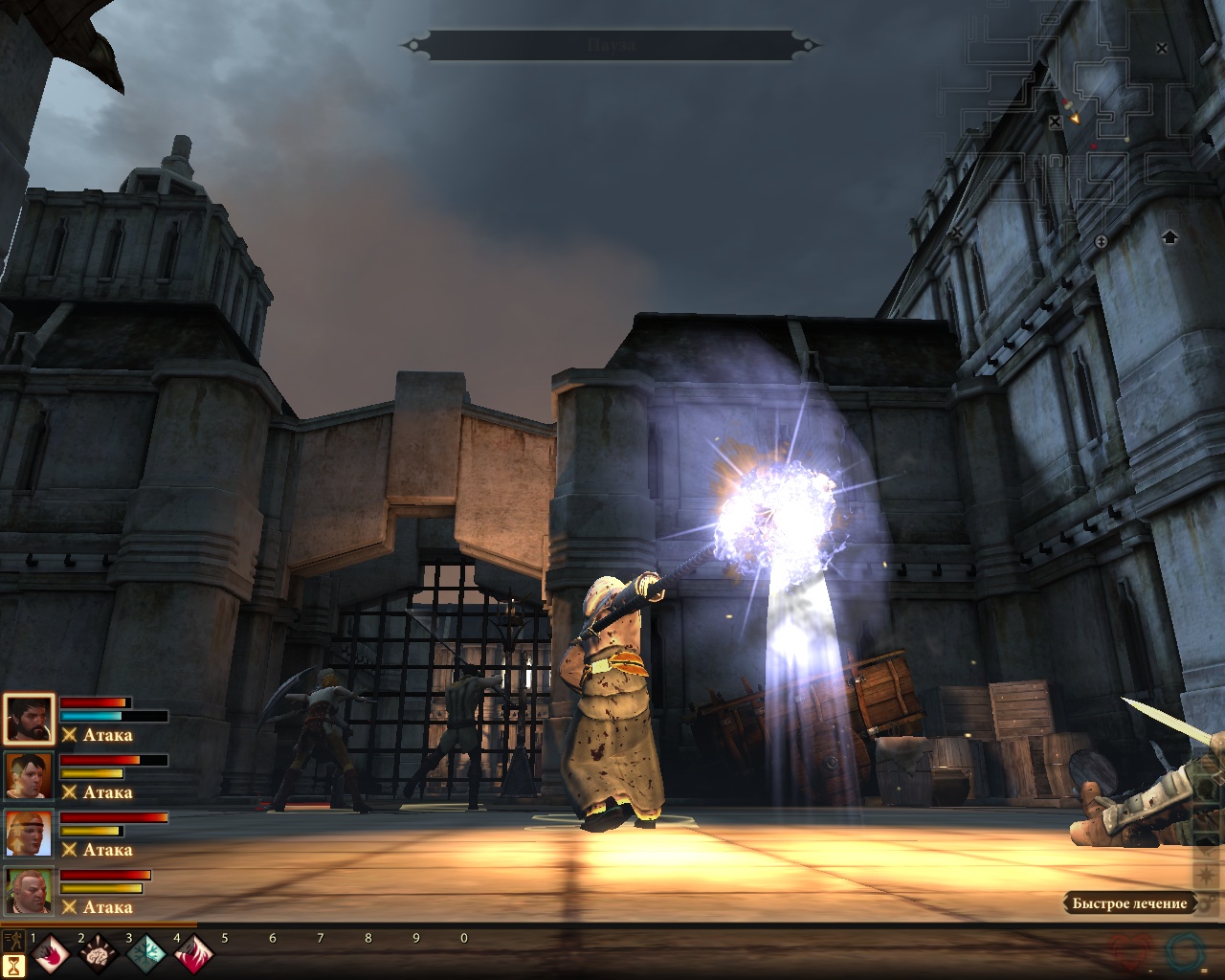This screenshot has width=1225, height=980.
Task: Trigger the red flame ability in slot 4
Action: tap(192, 954)
